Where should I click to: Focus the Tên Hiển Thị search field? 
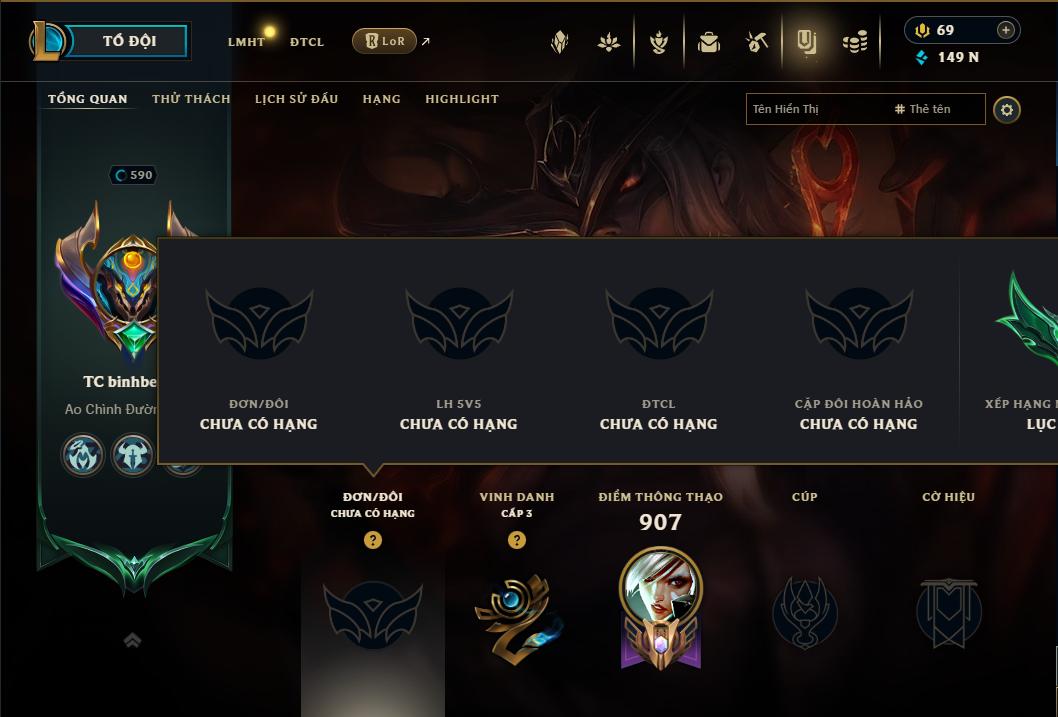815,109
